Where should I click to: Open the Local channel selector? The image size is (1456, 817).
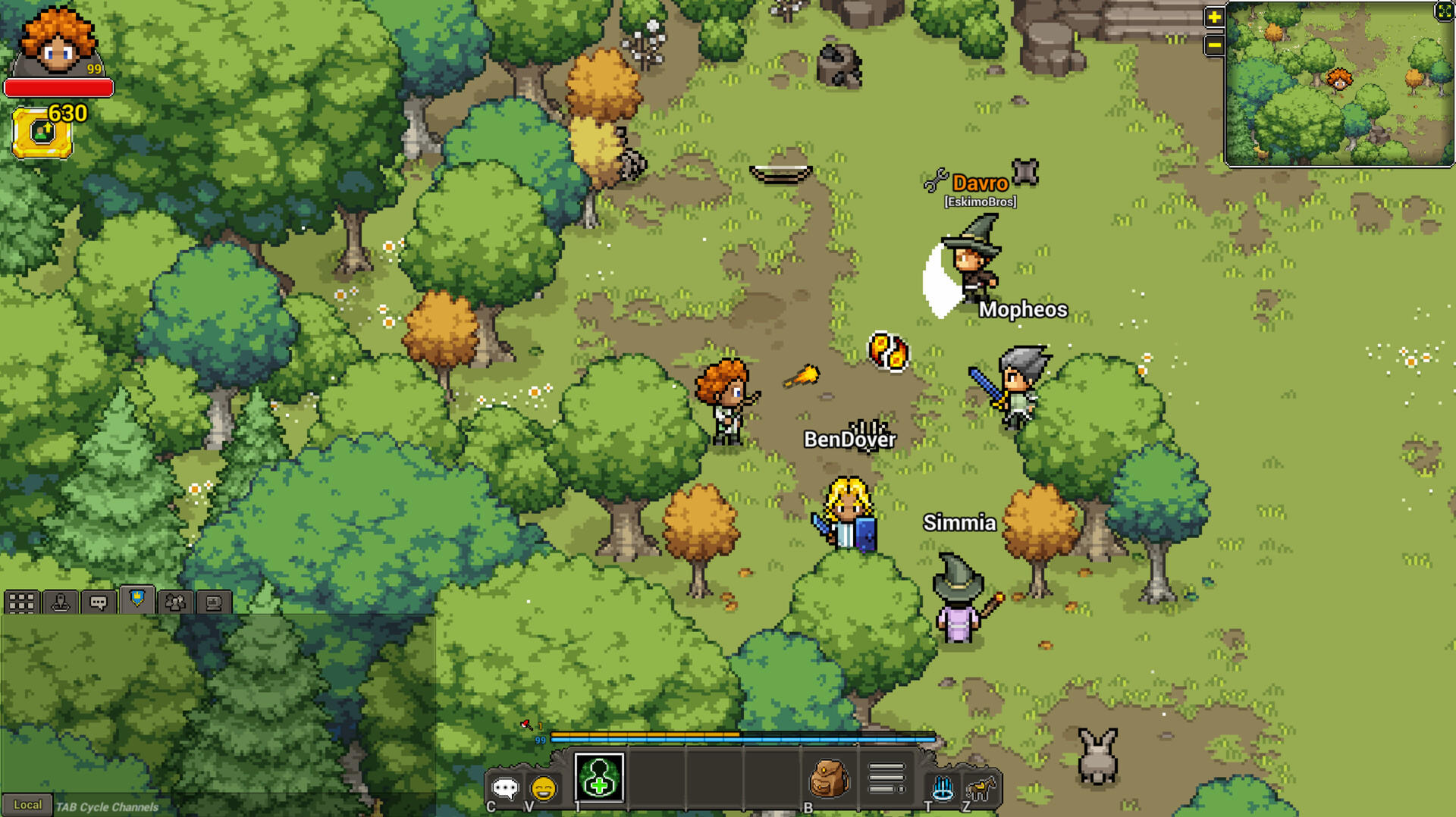[x=29, y=806]
